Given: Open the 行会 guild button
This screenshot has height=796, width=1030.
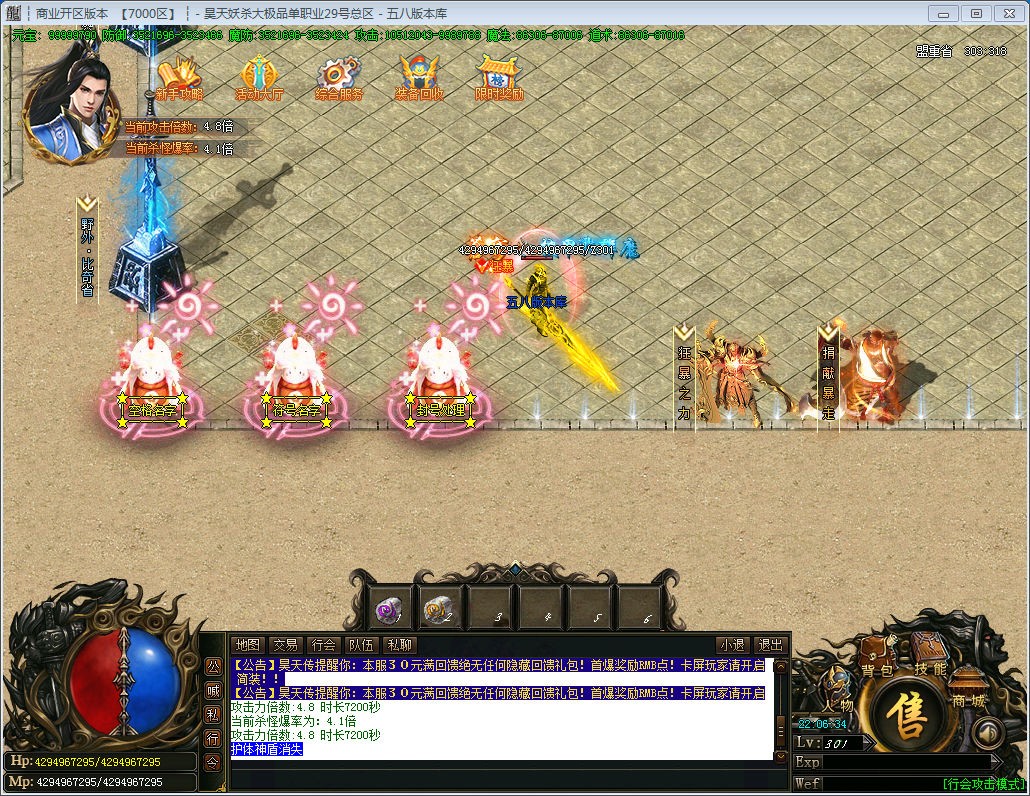Looking at the screenshot, I should click(x=323, y=645).
